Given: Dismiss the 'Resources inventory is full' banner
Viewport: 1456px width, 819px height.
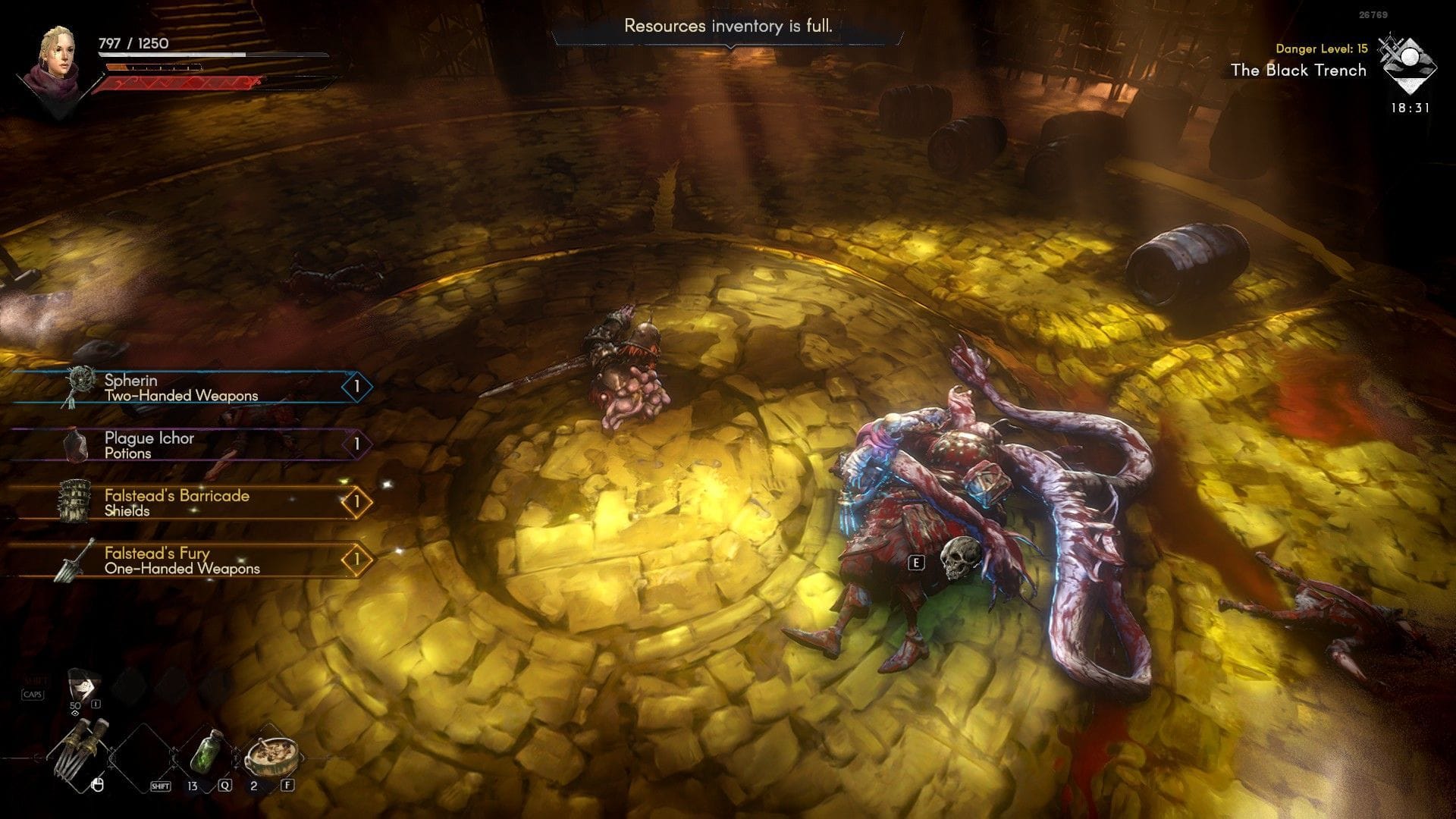Looking at the screenshot, I should pyautogui.click(x=728, y=27).
